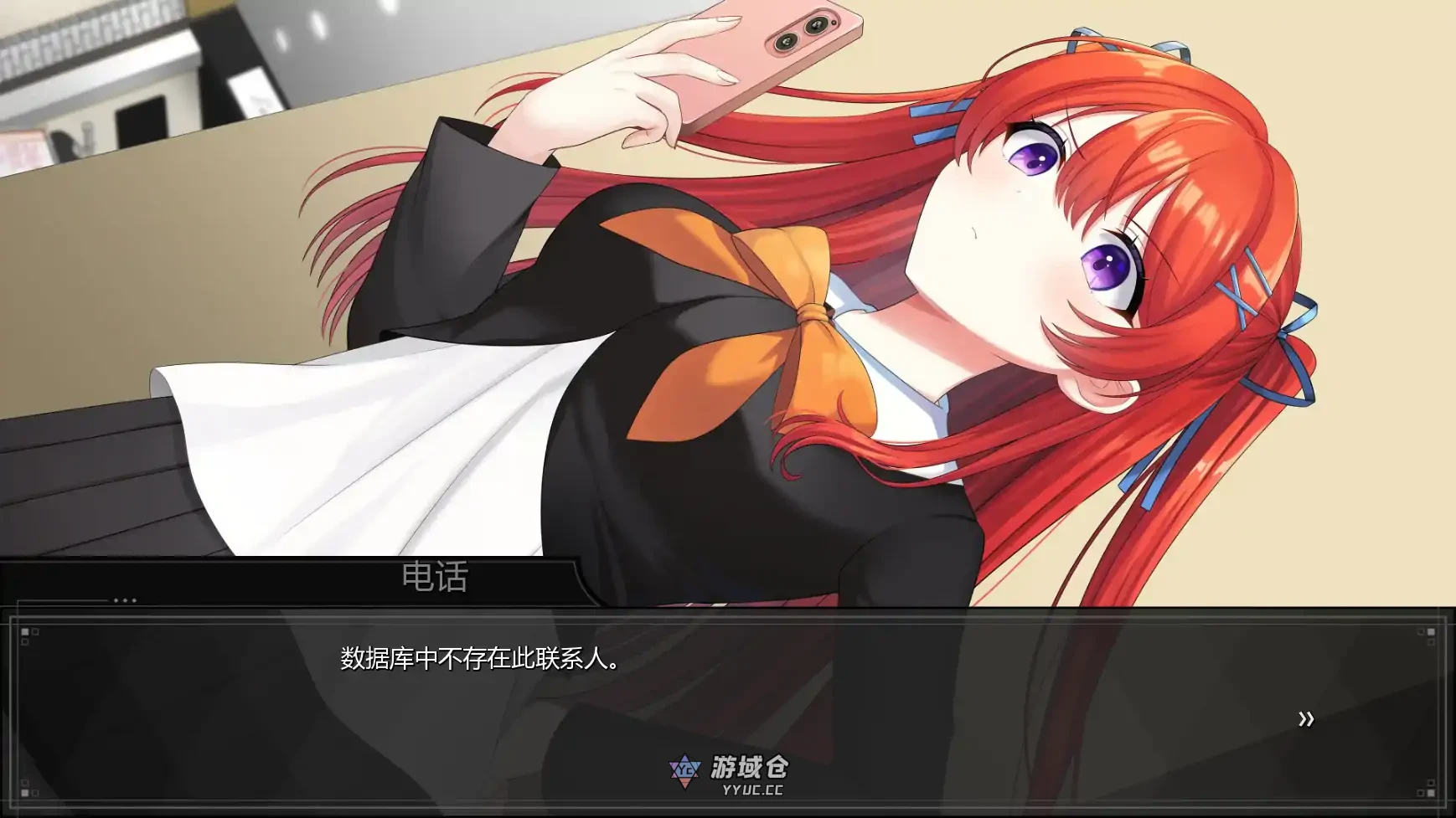
Task: Click the second corner box under the name plate
Action: pos(34,633)
